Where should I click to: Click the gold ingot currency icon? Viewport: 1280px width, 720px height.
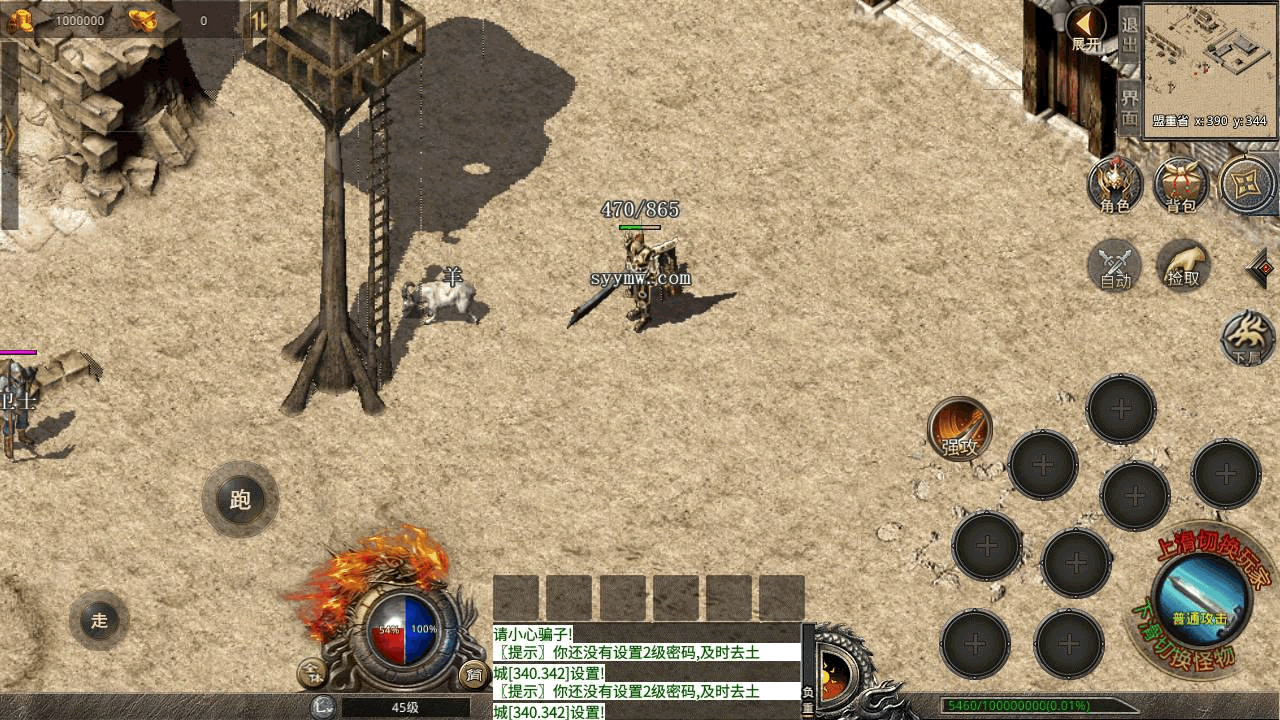pos(142,20)
